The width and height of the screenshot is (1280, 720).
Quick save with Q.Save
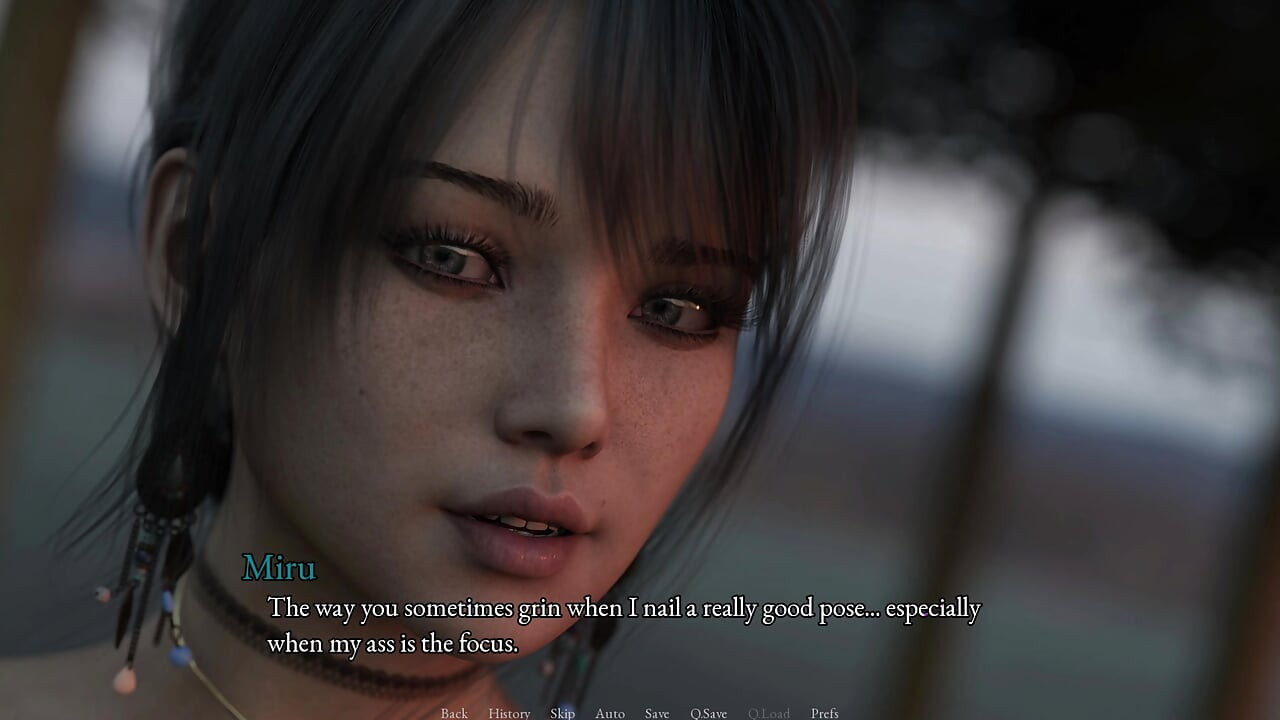708,713
